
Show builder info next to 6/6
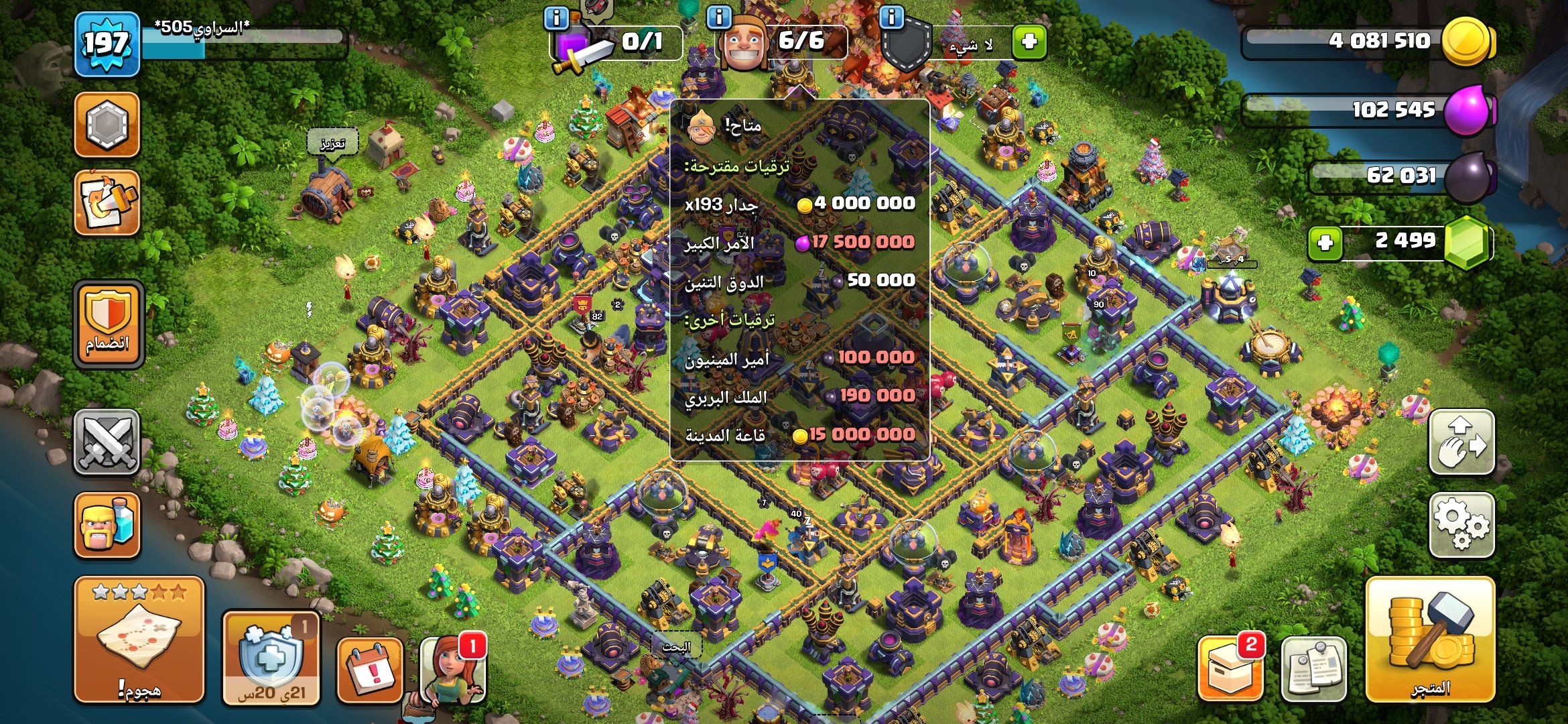719,17
